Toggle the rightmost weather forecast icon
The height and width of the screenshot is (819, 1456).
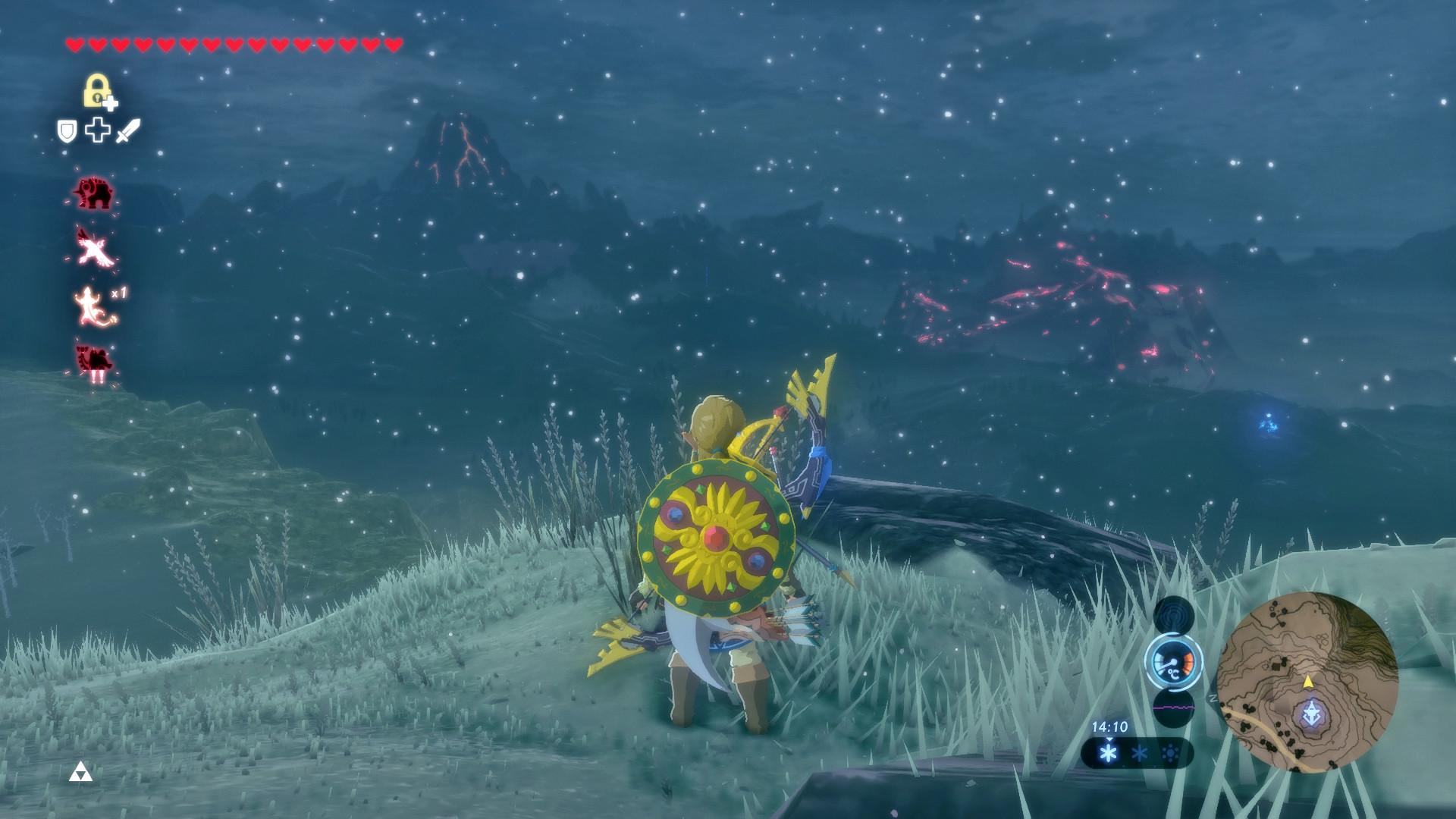(x=1169, y=754)
